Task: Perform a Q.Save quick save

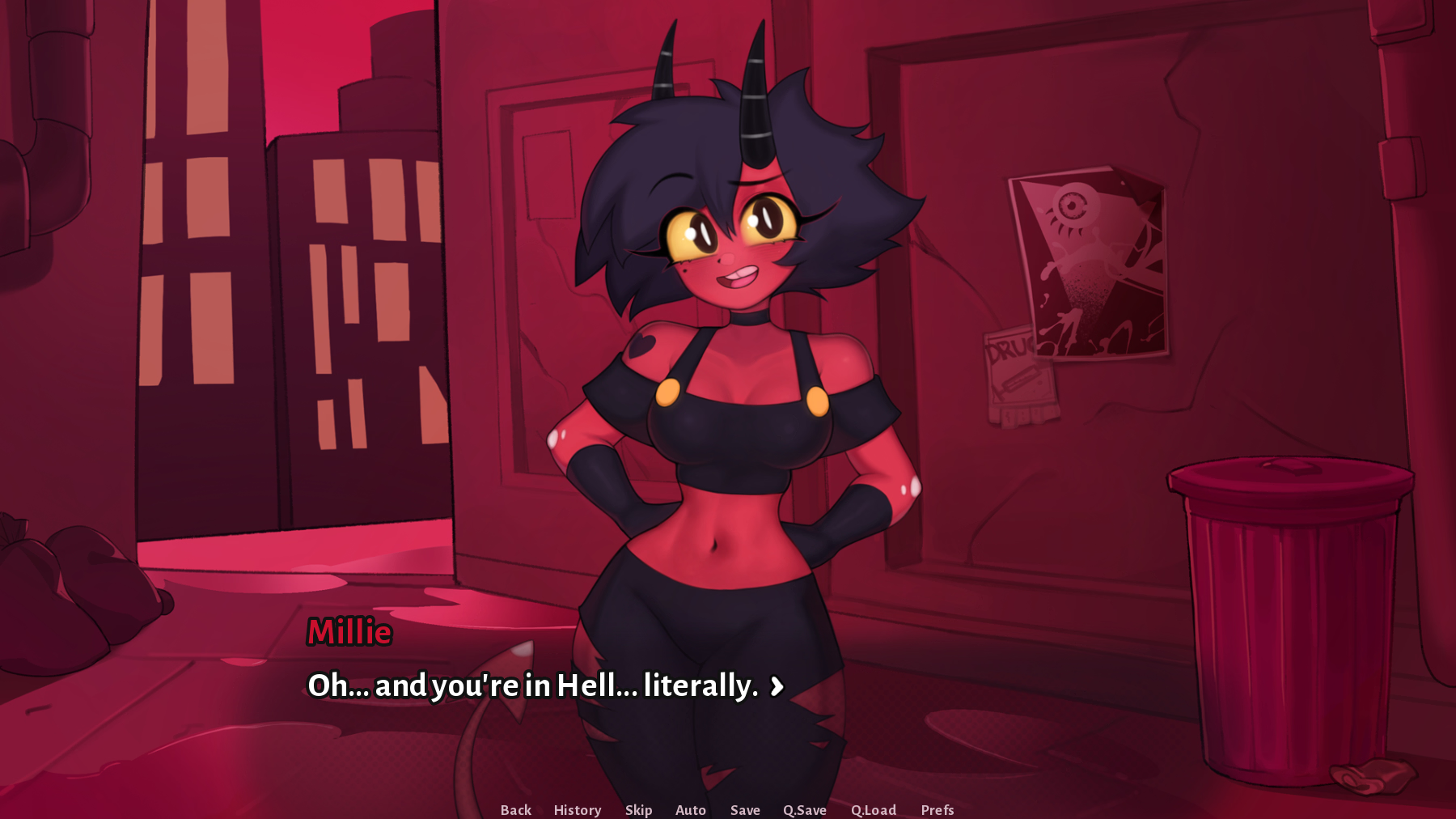Action: point(806,809)
